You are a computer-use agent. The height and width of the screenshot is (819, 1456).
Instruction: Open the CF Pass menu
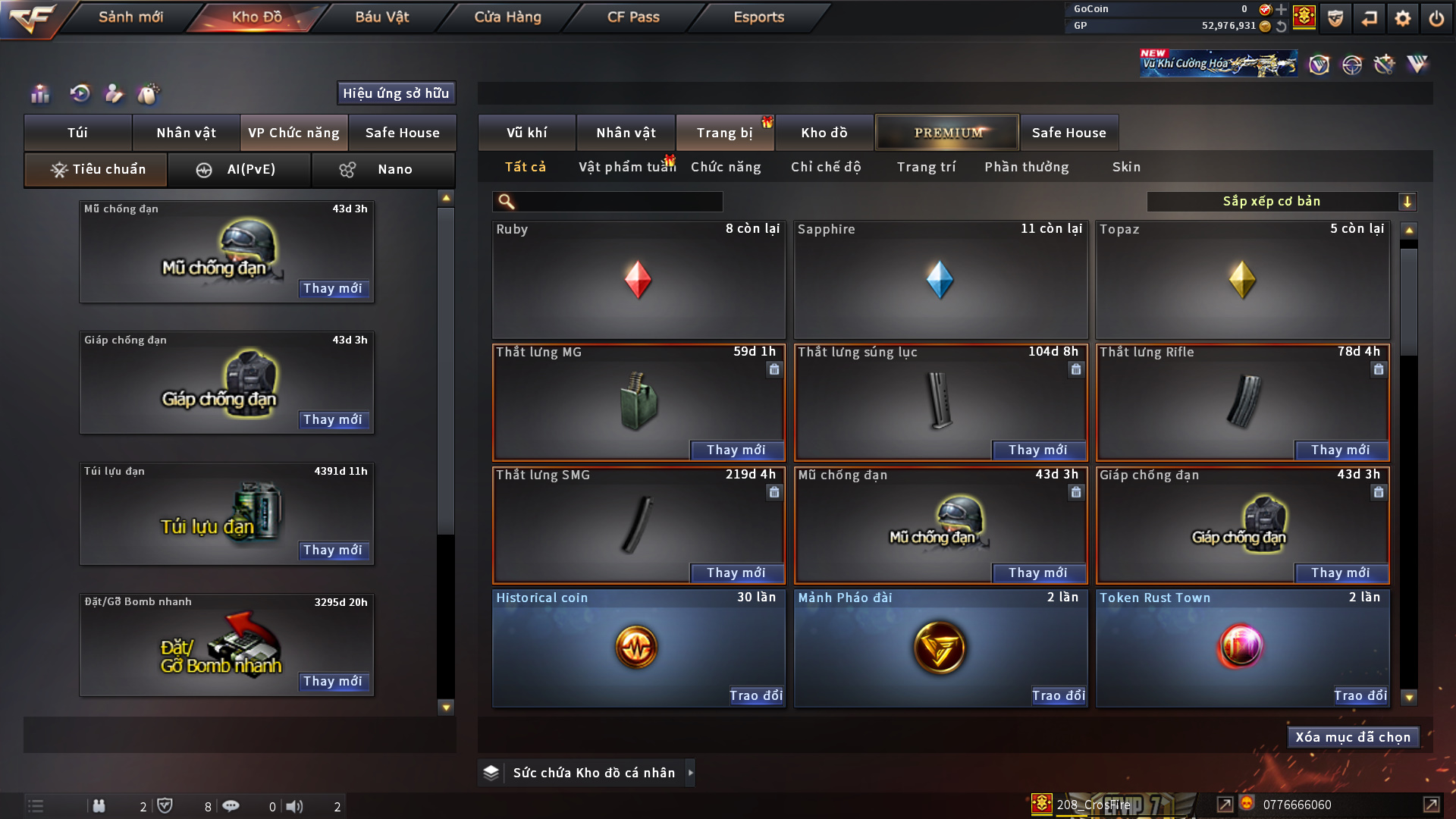[x=633, y=17]
